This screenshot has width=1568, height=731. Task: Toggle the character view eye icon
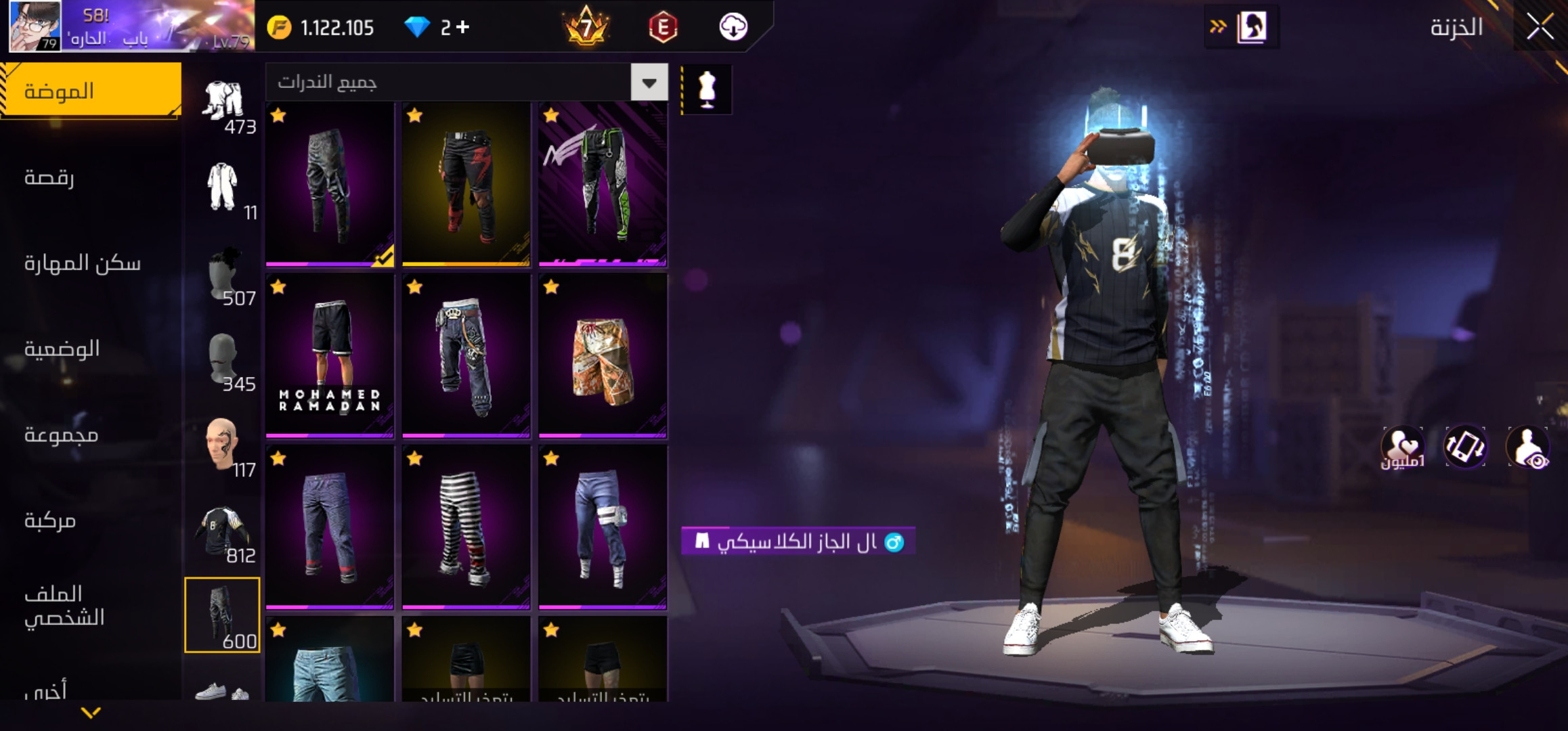click(x=1528, y=447)
